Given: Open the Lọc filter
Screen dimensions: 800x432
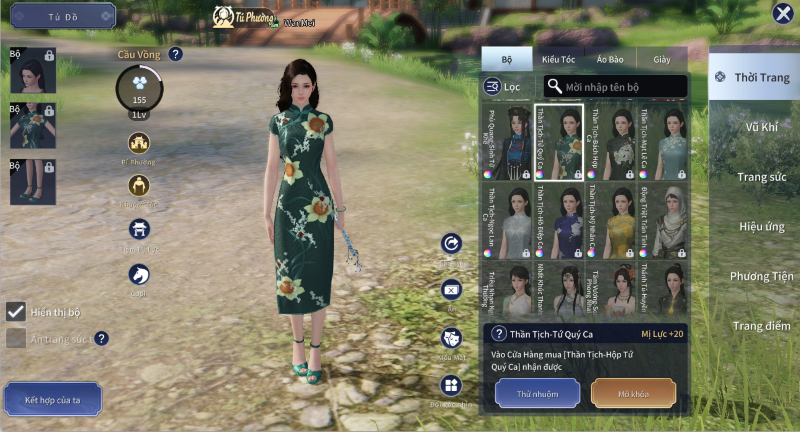Looking at the screenshot, I should tap(503, 87).
